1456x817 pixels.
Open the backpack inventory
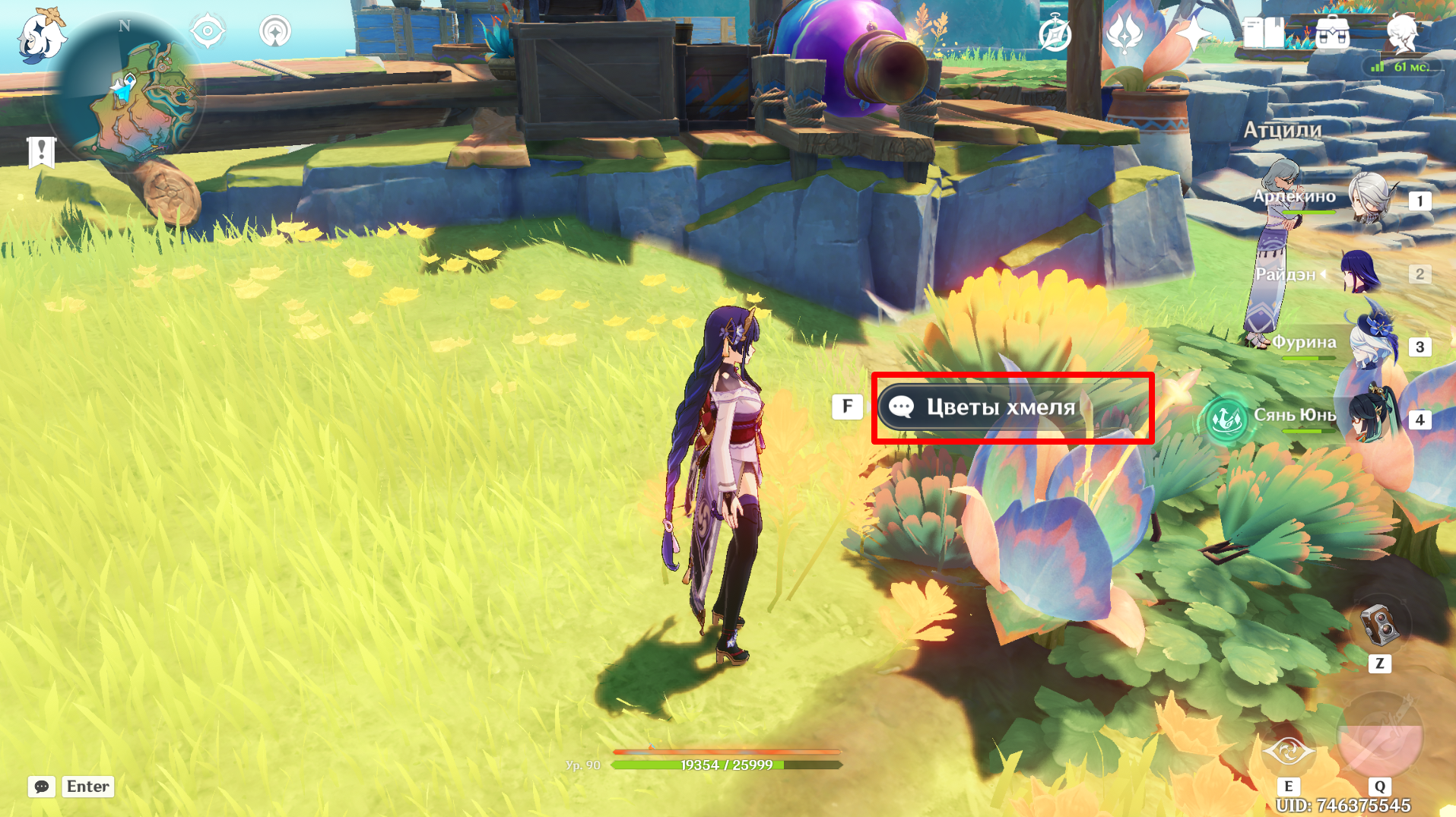coord(1332,34)
